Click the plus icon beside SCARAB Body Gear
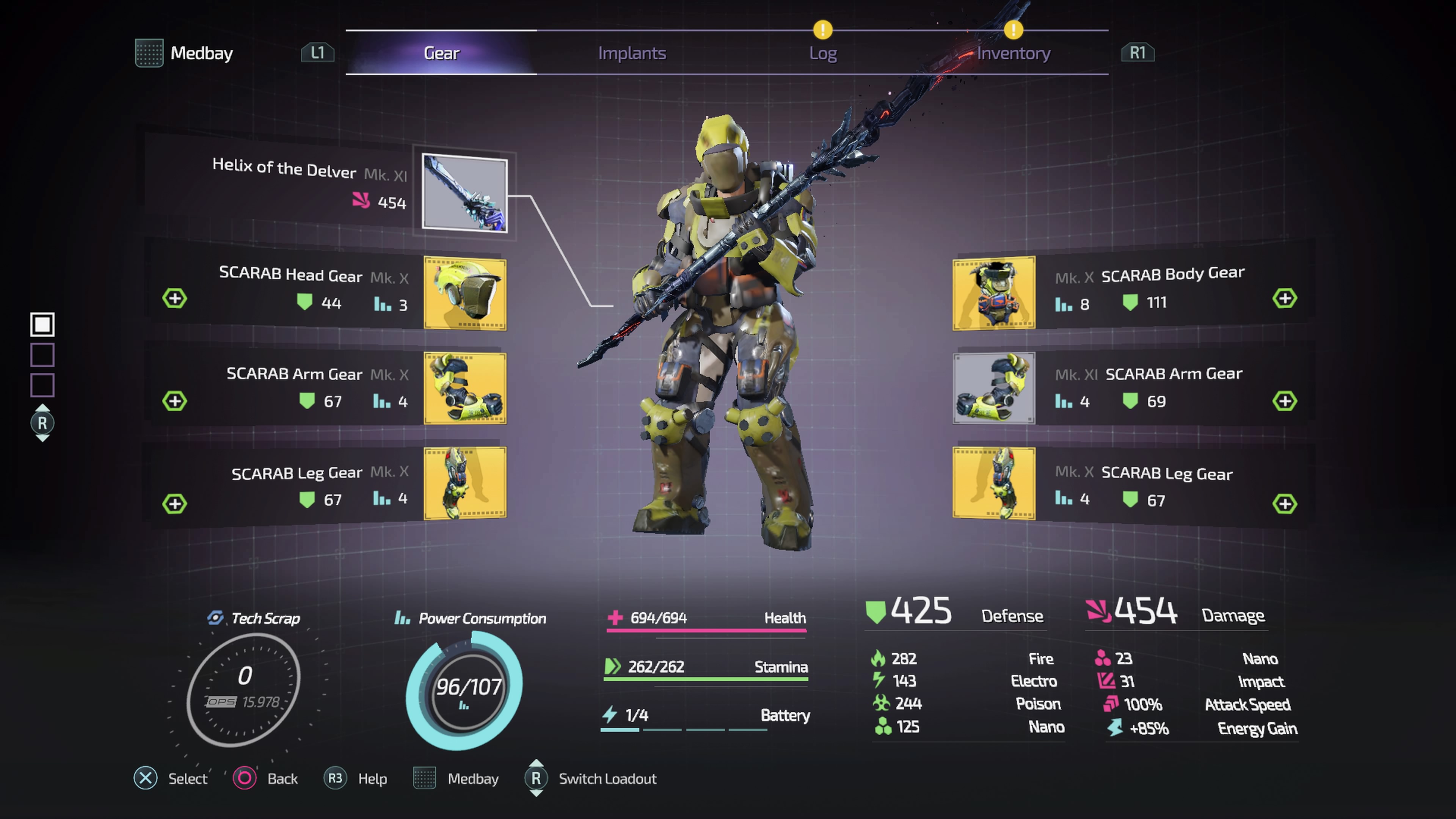Image resolution: width=1456 pixels, height=819 pixels. (1284, 298)
